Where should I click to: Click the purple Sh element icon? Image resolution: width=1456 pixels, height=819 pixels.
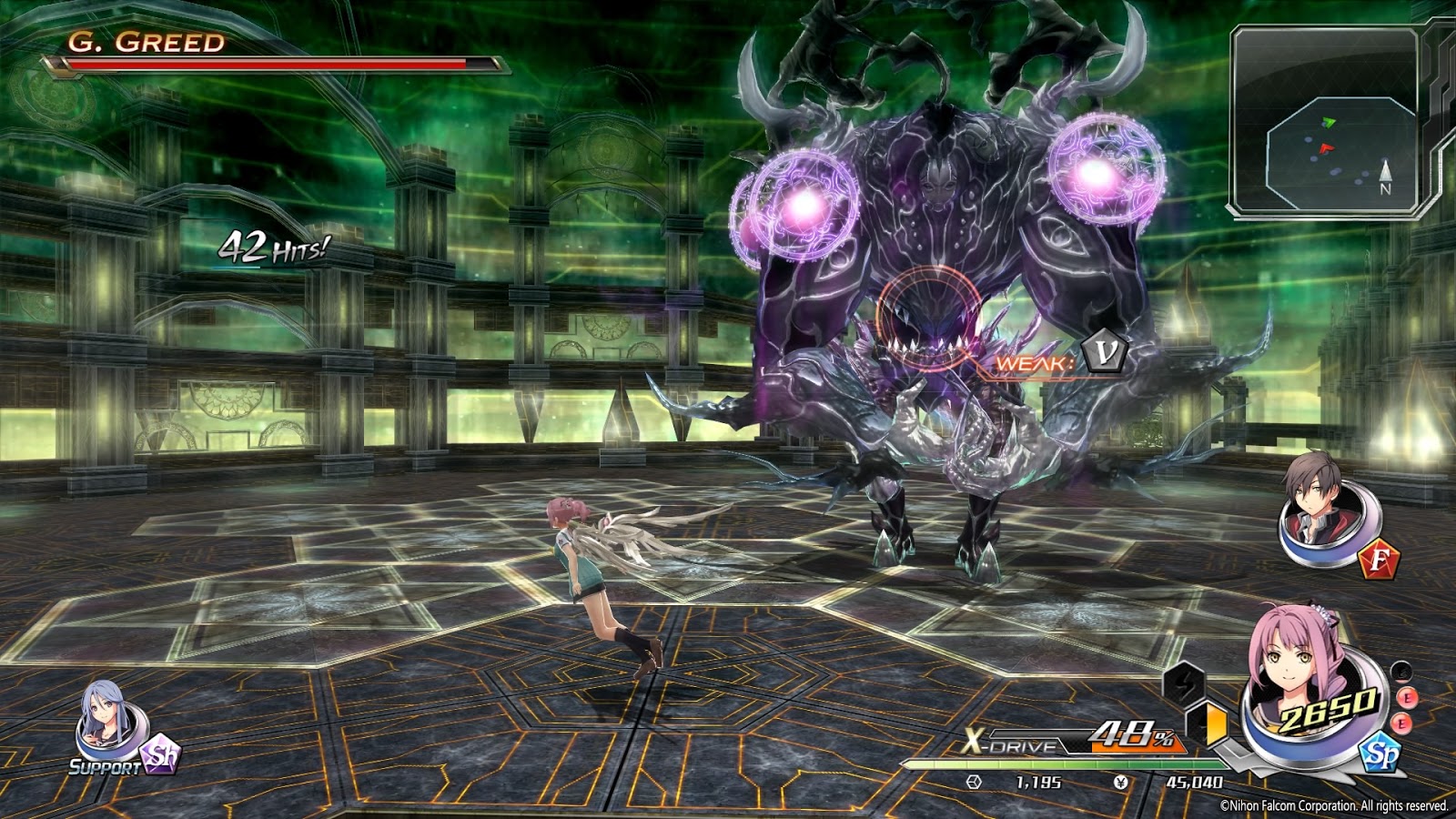click(164, 755)
